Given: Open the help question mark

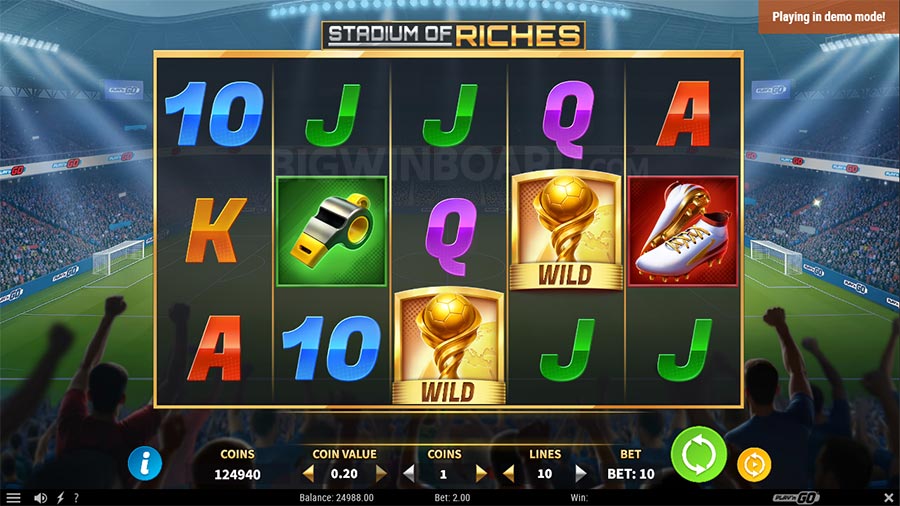Looking at the screenshot, I should pyautogui.click(x=77, y=497).
